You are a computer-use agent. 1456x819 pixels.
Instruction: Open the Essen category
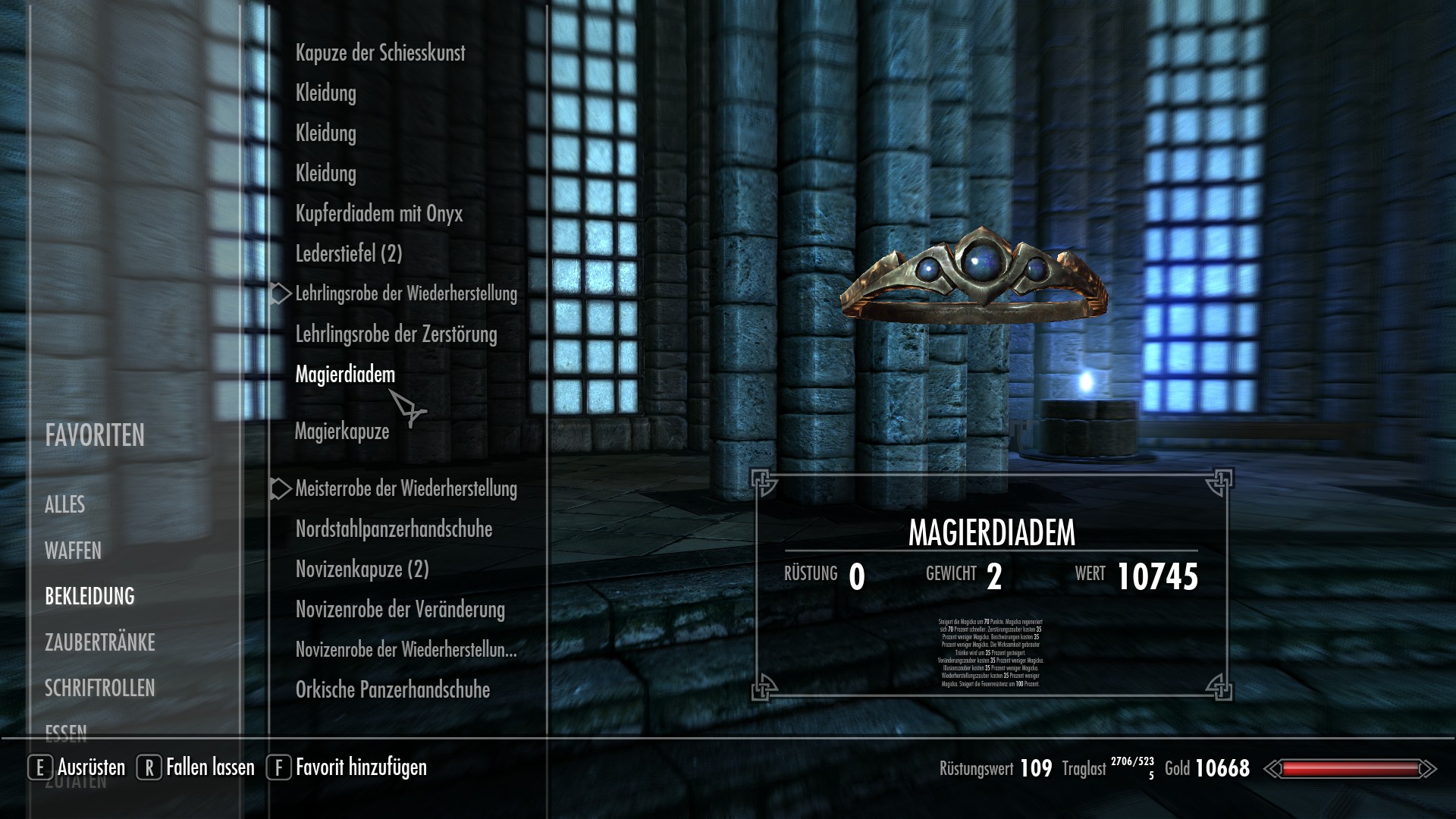[x=66, y=733]
